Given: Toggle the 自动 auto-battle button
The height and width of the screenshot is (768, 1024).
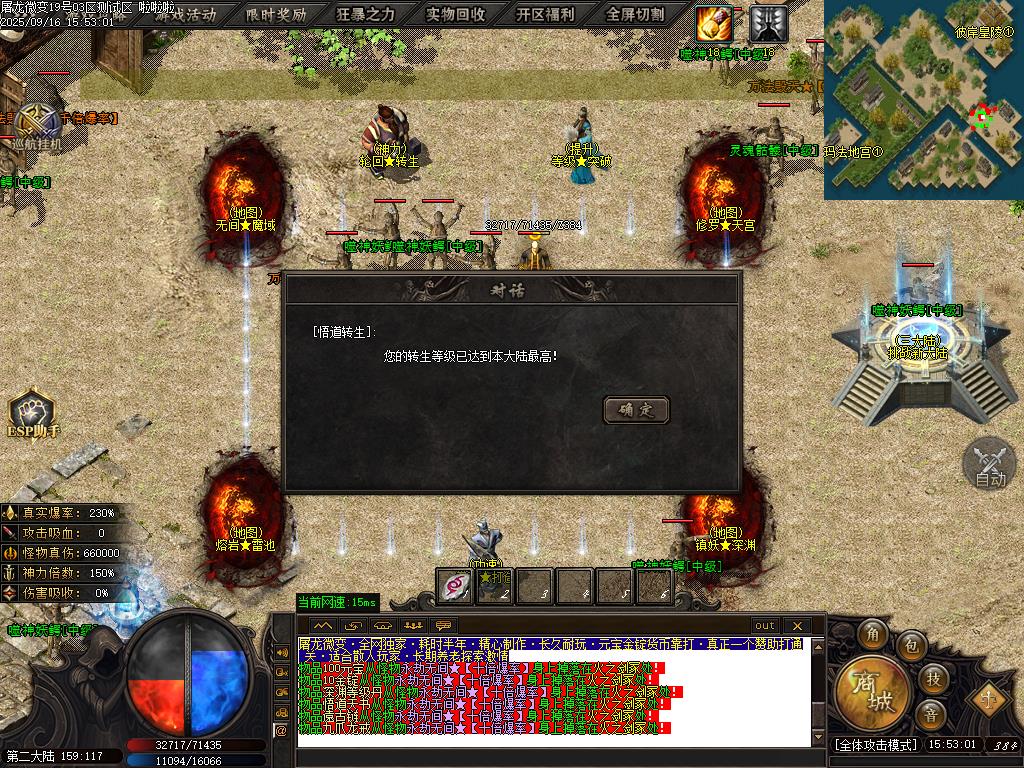Looking at the screenshot, I should [x=989, y=465].
